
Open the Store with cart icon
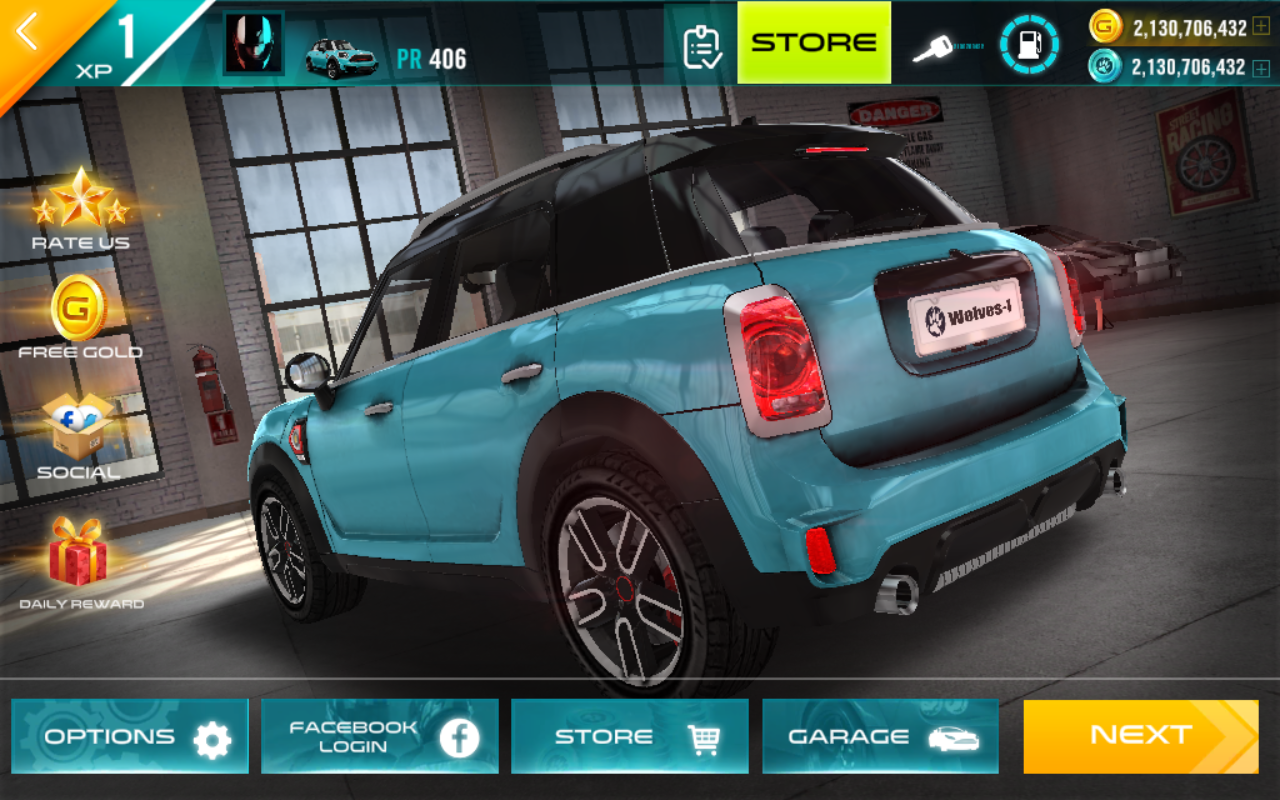point(630,737)
